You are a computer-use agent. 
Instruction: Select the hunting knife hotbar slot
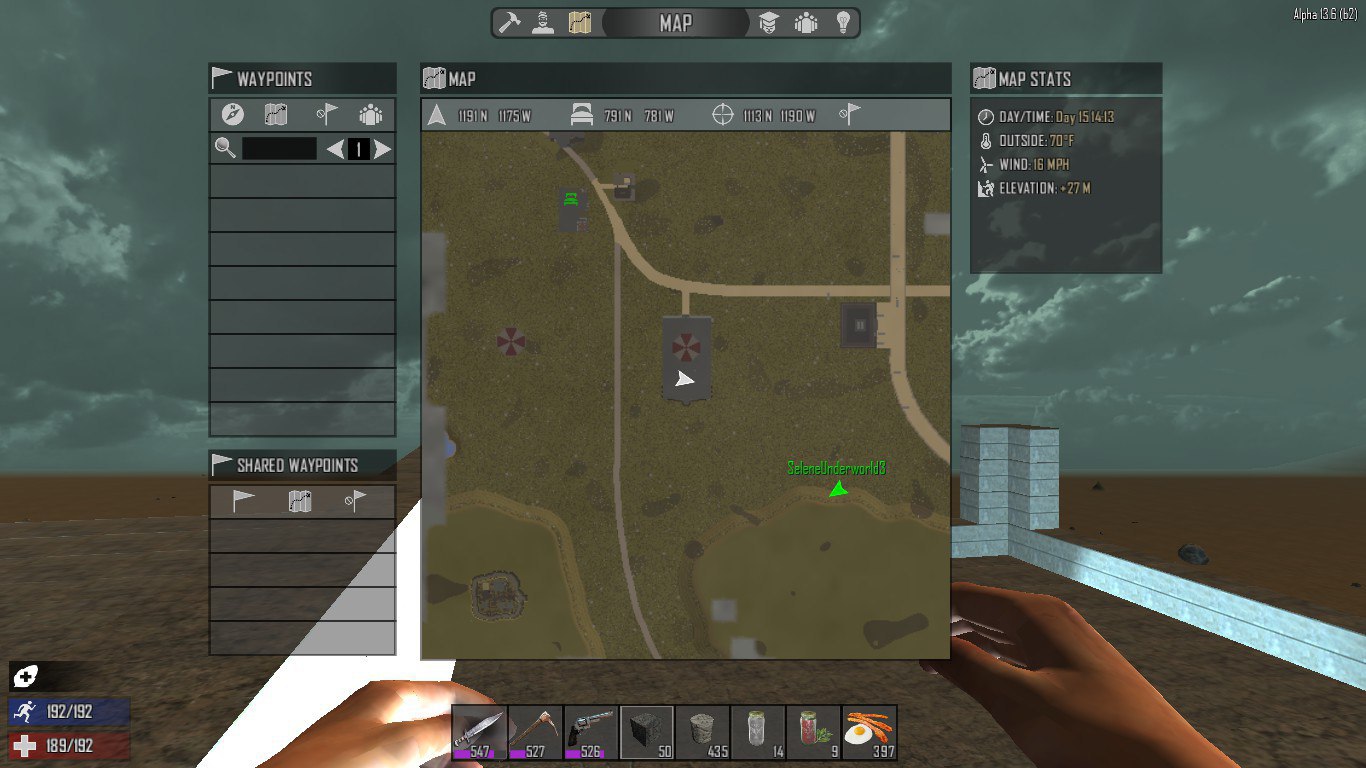tap(479, 733)
